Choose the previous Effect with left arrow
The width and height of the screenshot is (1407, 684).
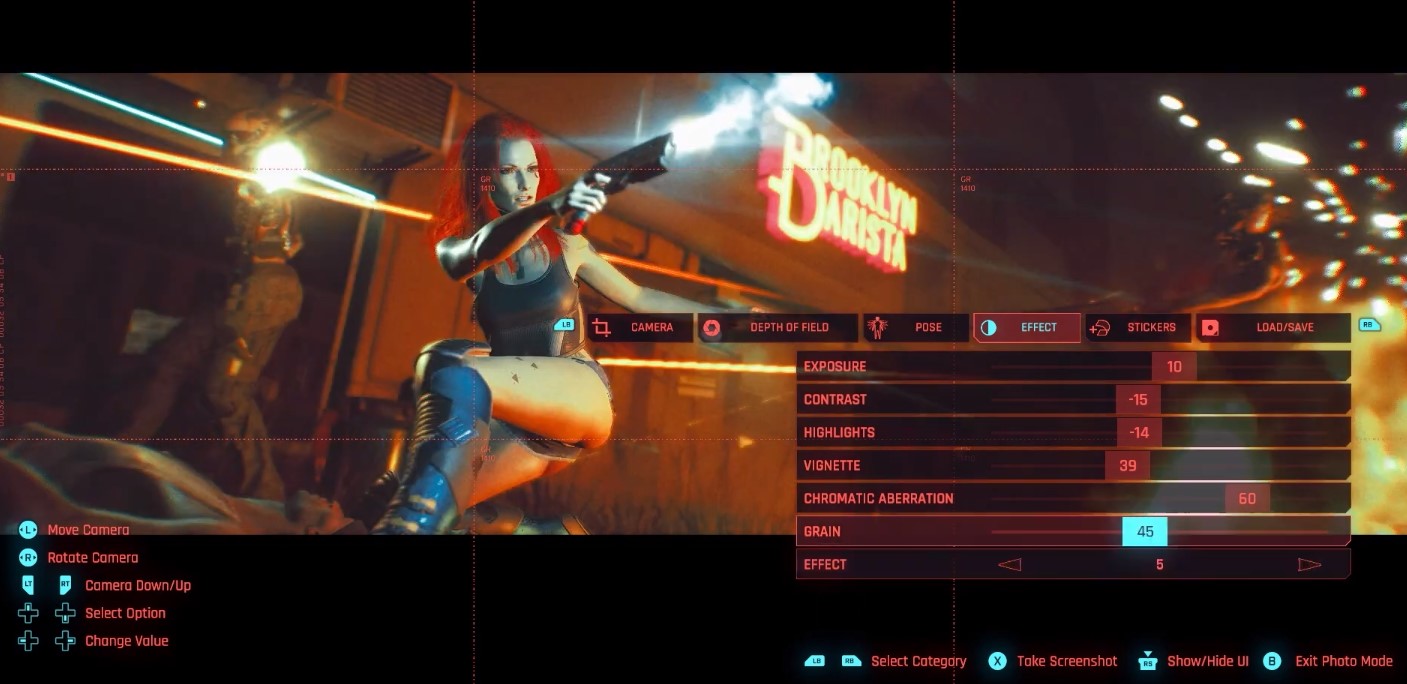[x=1009, y=564]
